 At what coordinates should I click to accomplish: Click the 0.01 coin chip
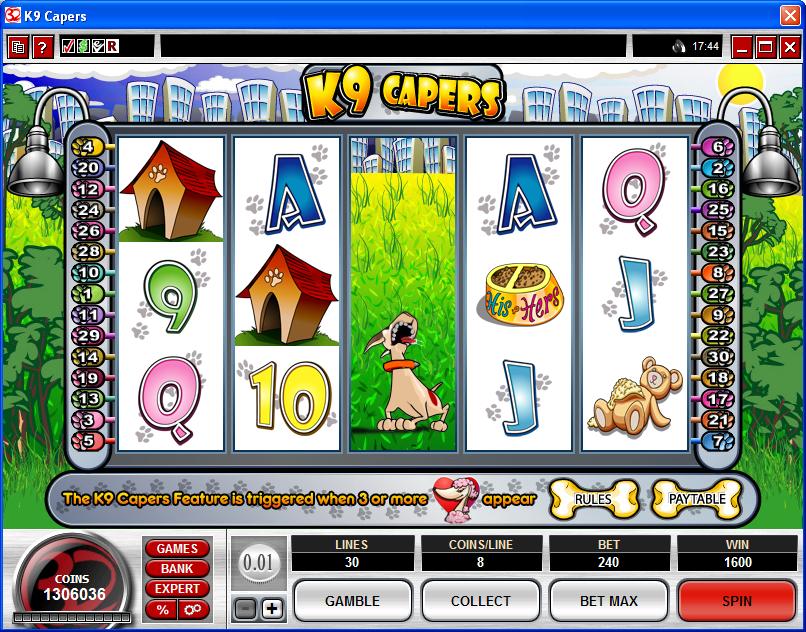[258, 562]
